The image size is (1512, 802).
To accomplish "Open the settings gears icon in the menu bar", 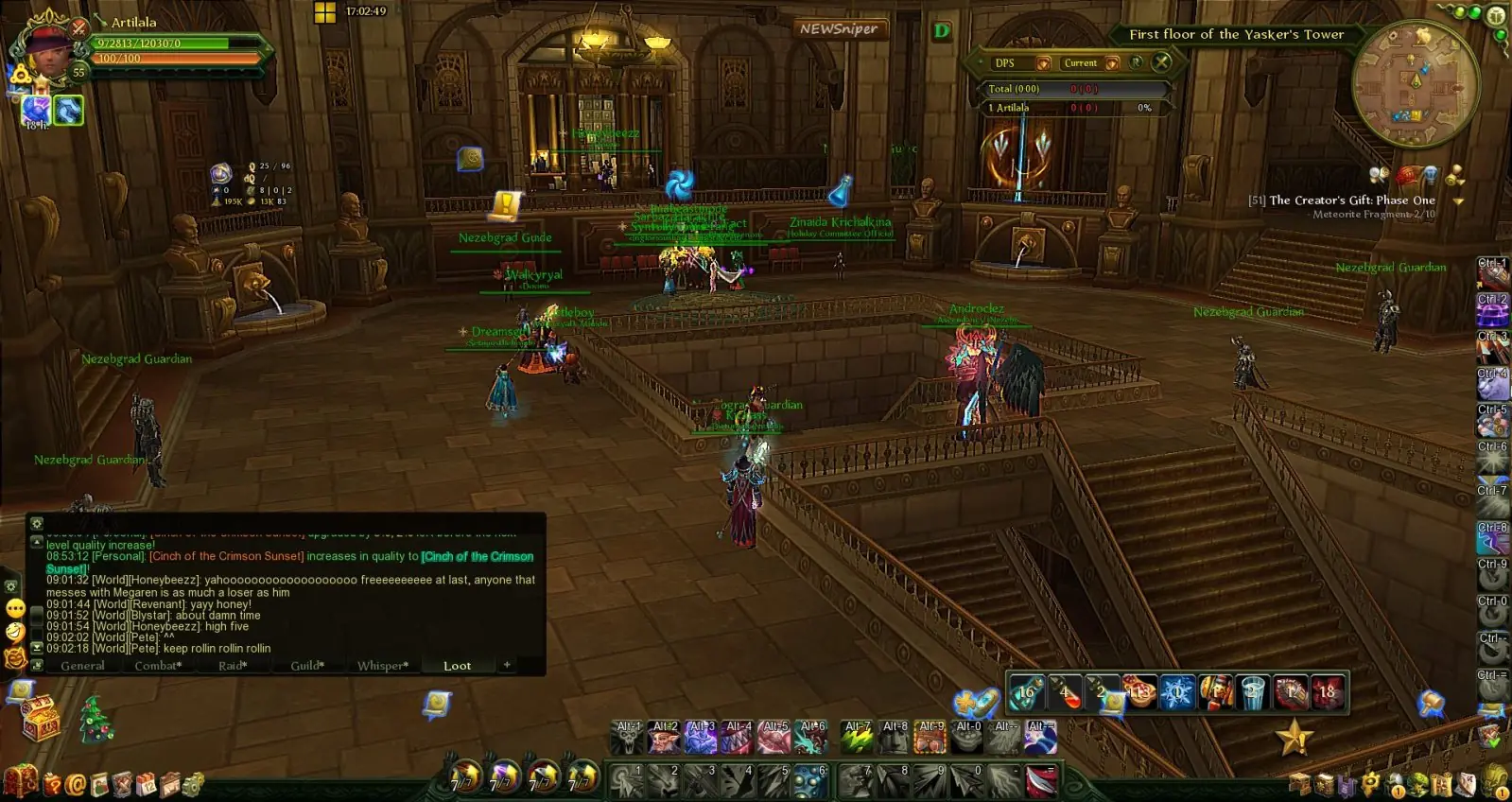I will coord(193,785).
